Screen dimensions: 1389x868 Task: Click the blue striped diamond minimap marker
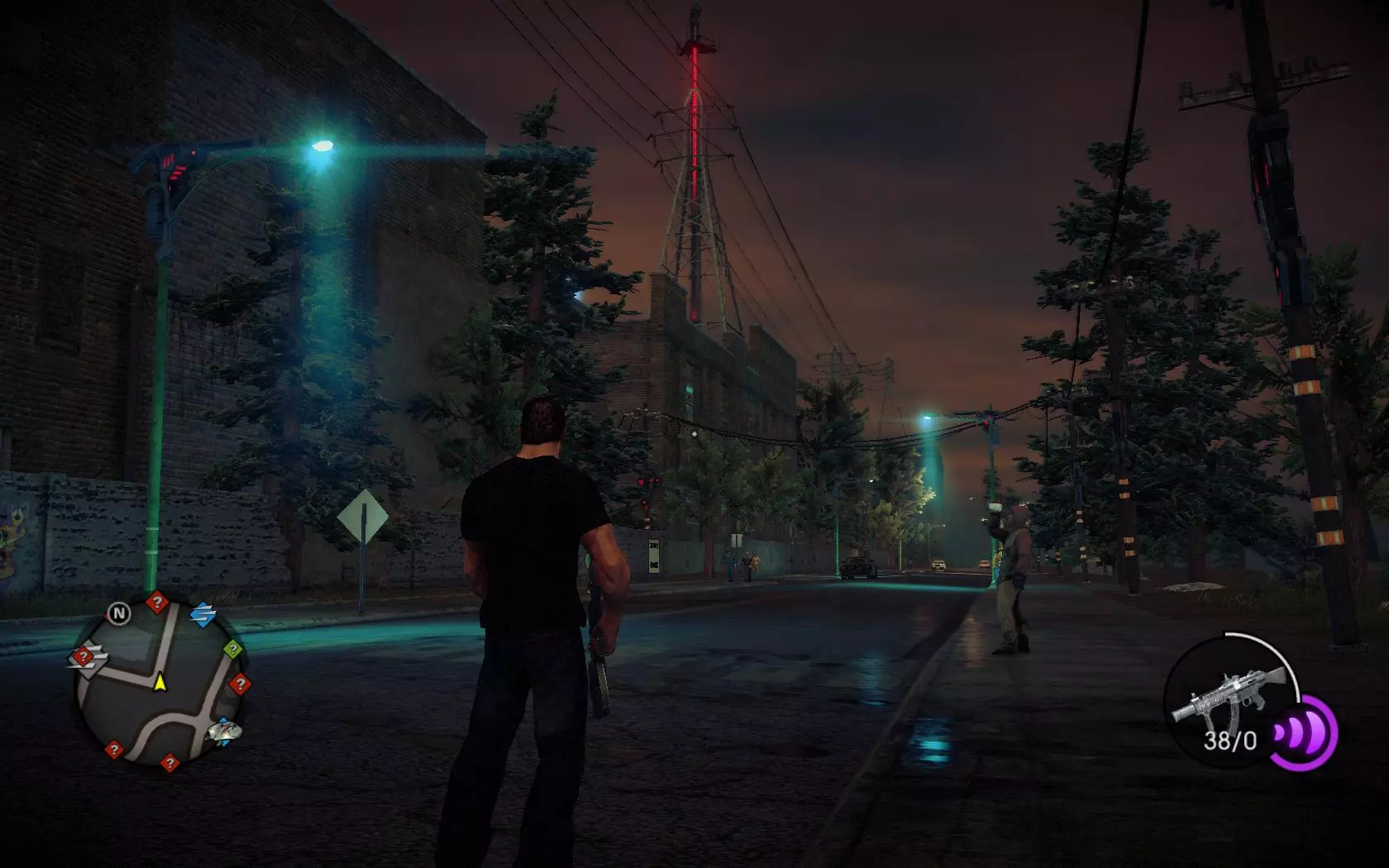[203, 615]
